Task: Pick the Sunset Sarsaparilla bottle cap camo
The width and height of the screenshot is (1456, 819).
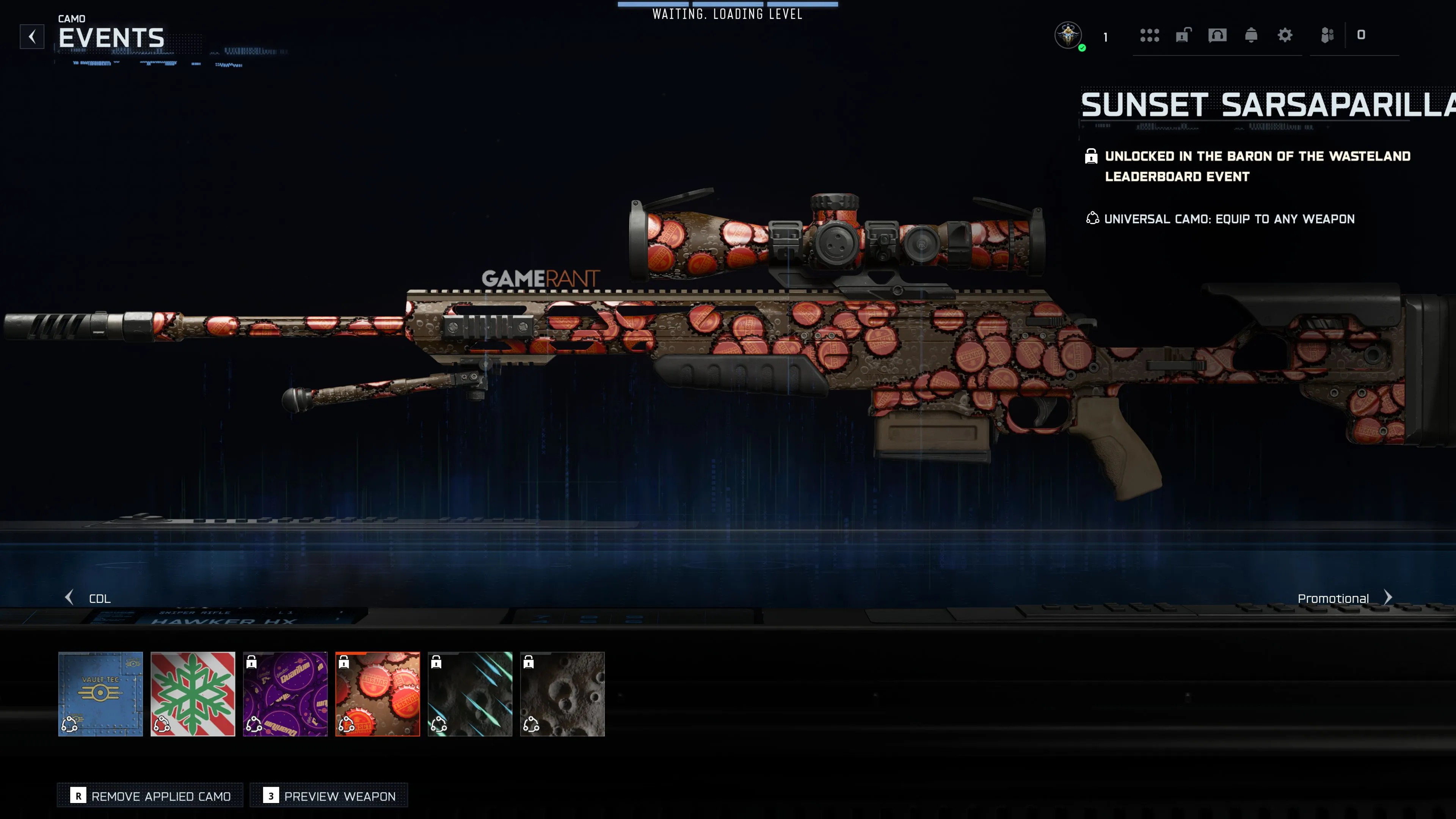Action: (378, 693)
